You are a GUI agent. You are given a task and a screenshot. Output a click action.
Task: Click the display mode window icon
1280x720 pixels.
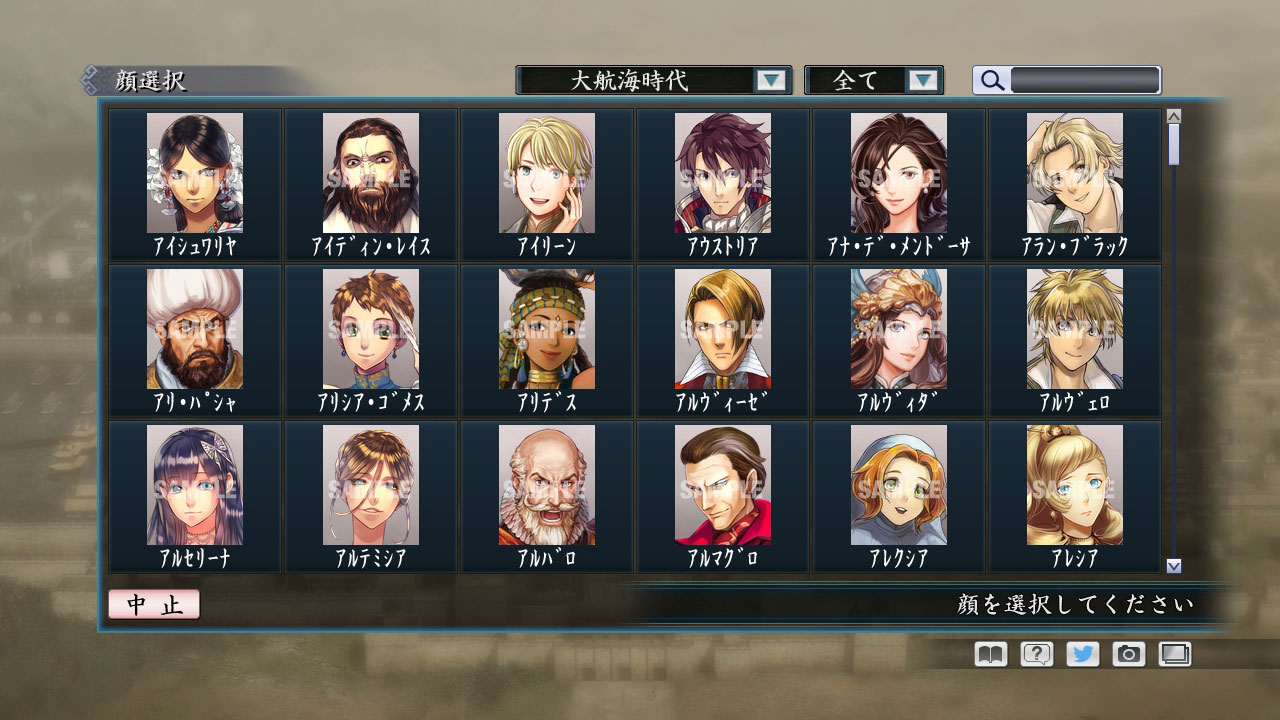(x=1175, y=654)
